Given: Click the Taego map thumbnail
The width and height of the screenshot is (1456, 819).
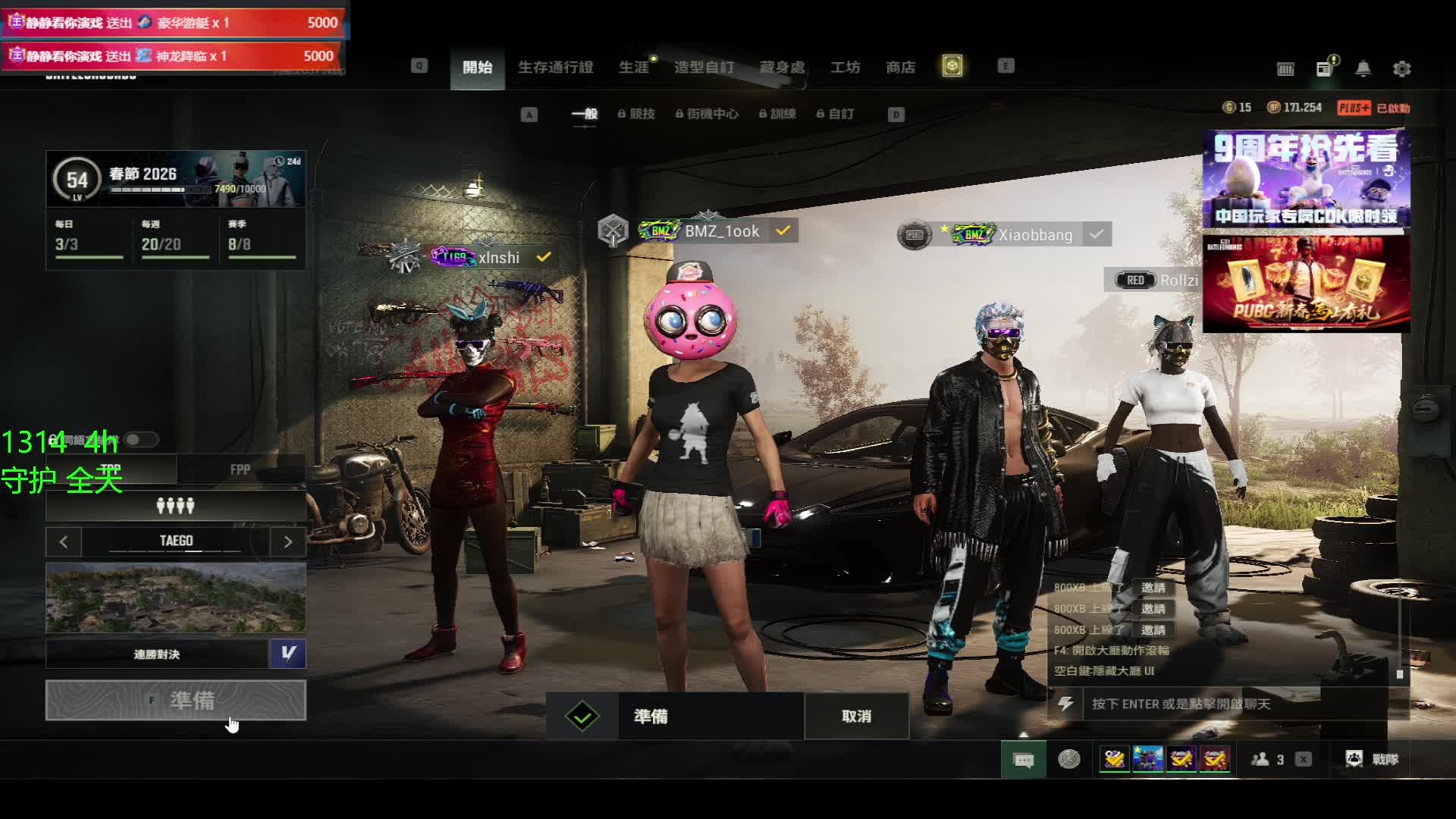Looking at the screenshot, I should coord(176,598).
